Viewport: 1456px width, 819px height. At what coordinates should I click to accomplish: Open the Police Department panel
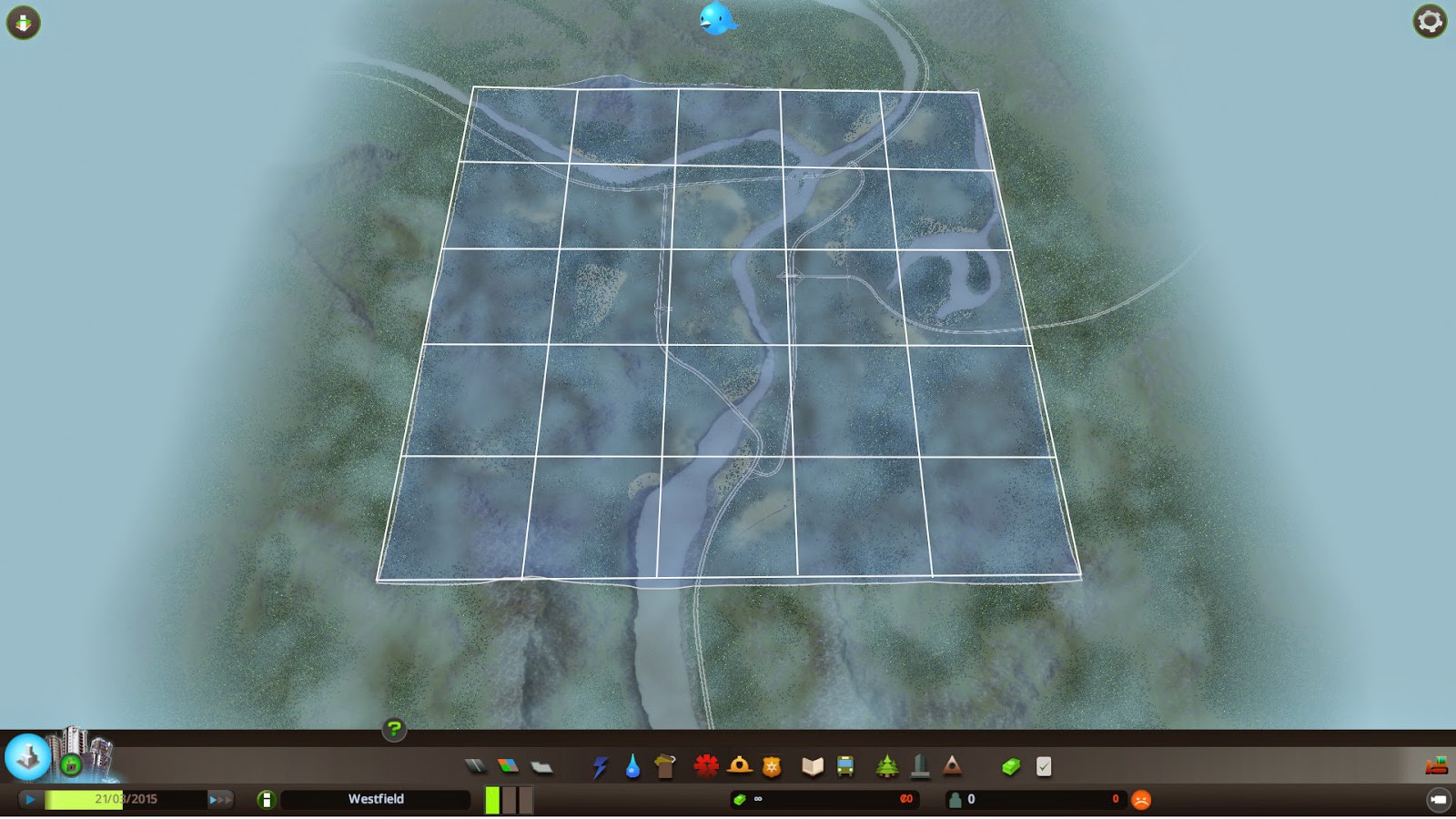(x=772, y=766)
